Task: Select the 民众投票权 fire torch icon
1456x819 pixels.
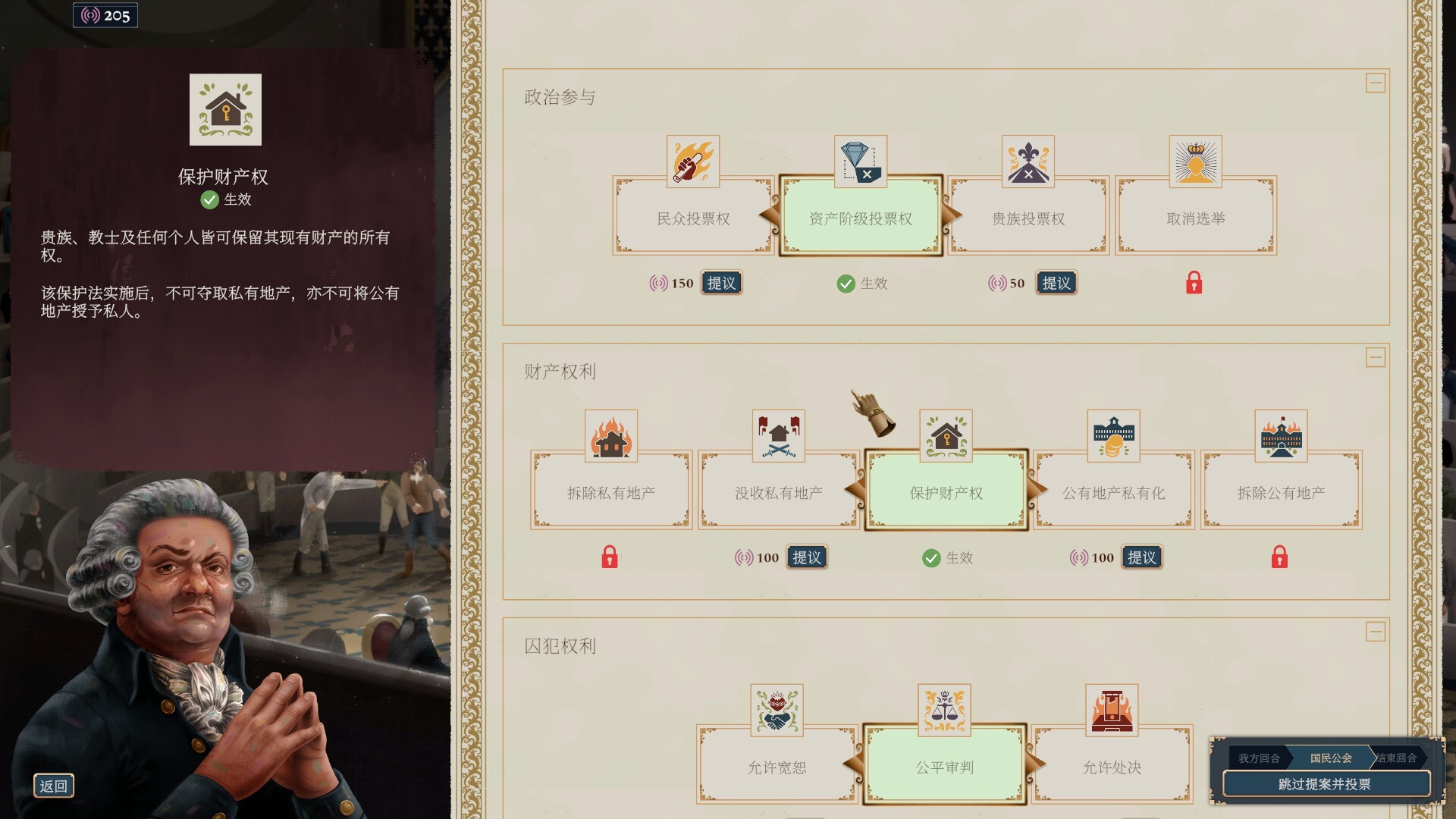Action: click(691, 159)
